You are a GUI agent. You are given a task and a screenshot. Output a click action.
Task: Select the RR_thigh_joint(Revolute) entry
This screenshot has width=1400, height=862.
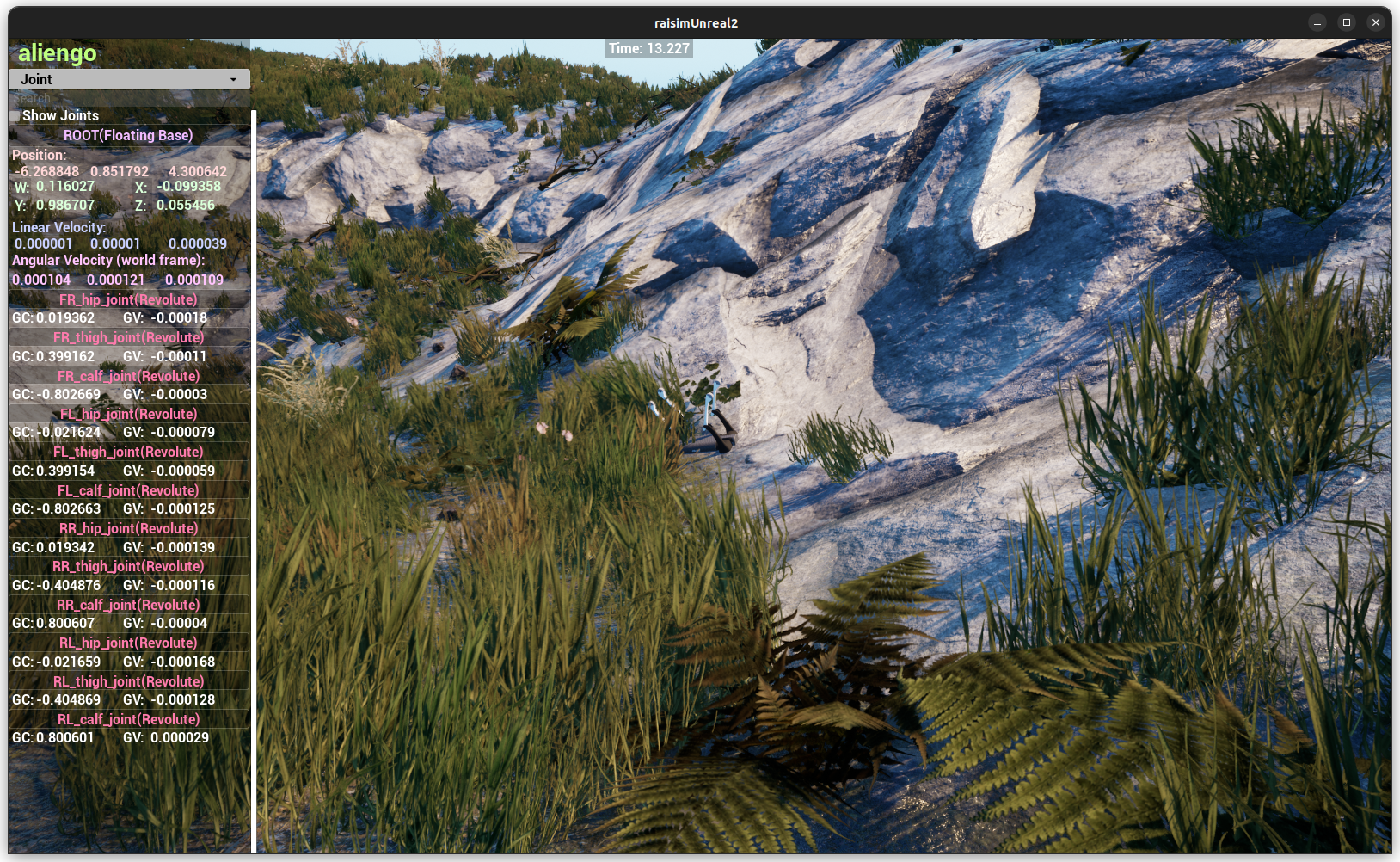pos(127,566)
